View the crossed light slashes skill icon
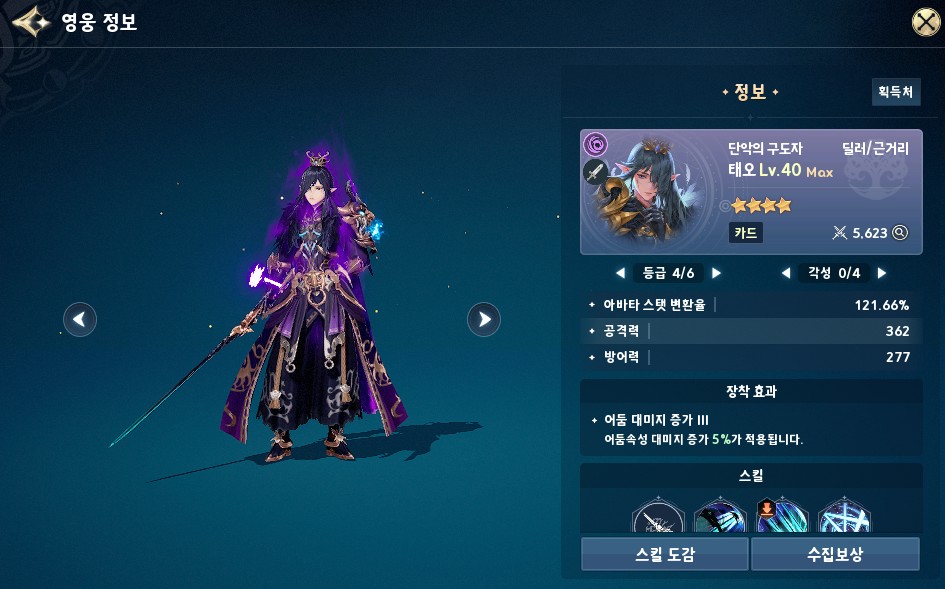This screenshot has width=945, height=589. [x=843, y=518]
